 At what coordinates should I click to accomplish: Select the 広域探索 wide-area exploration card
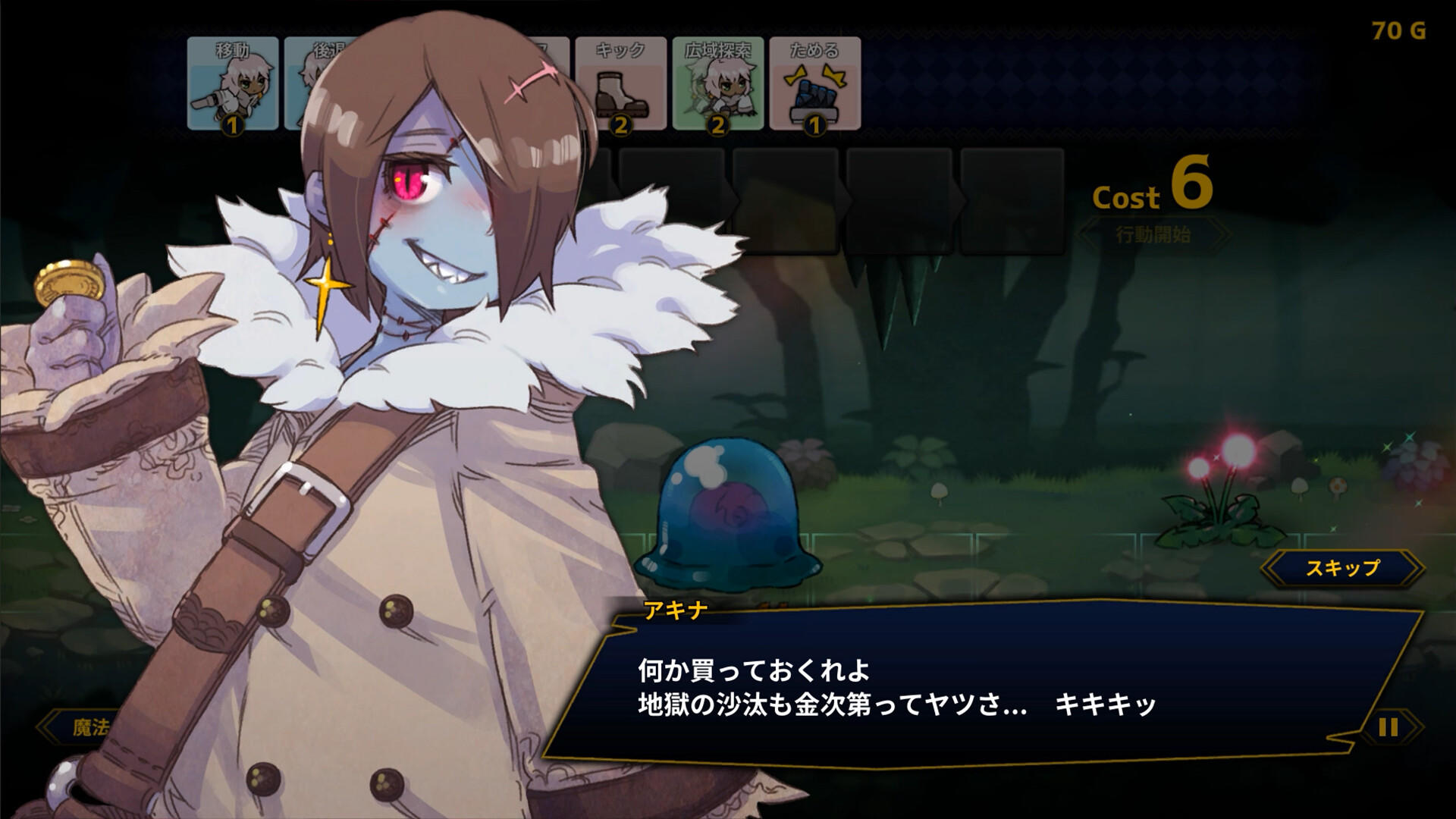pos(715,83)
